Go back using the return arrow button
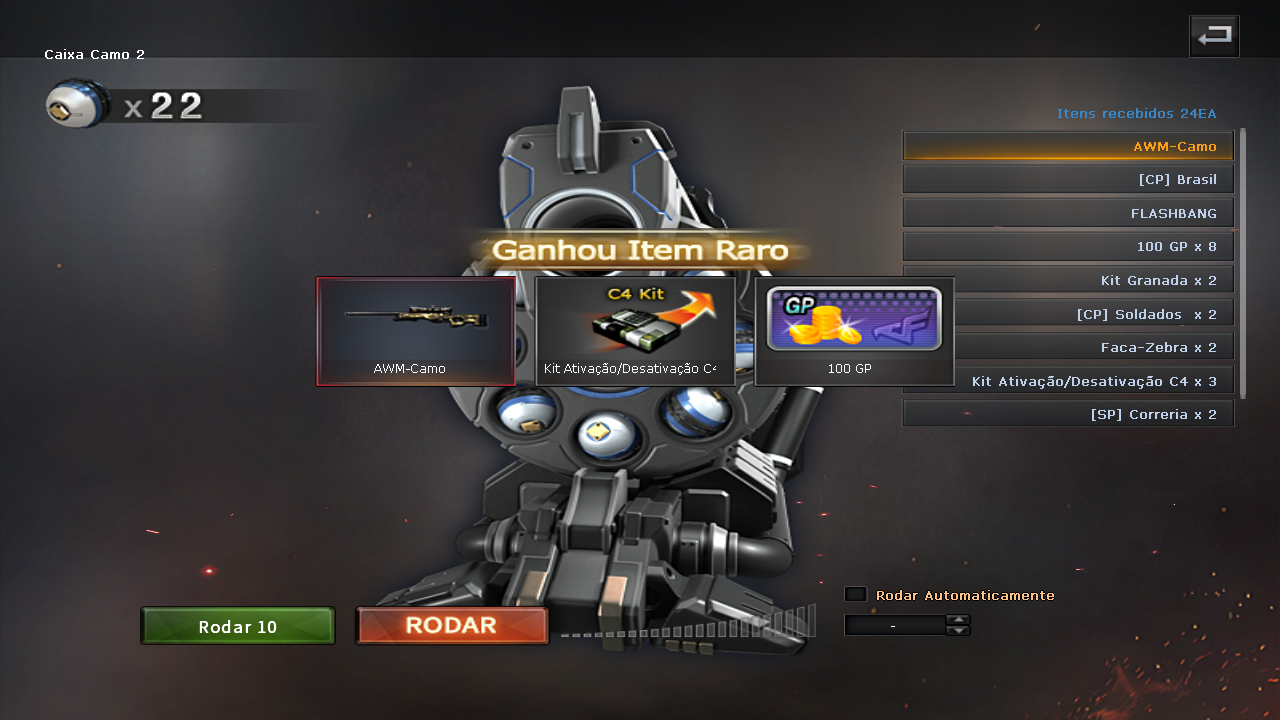1280x720 pixels. [x=1214, y=37]
